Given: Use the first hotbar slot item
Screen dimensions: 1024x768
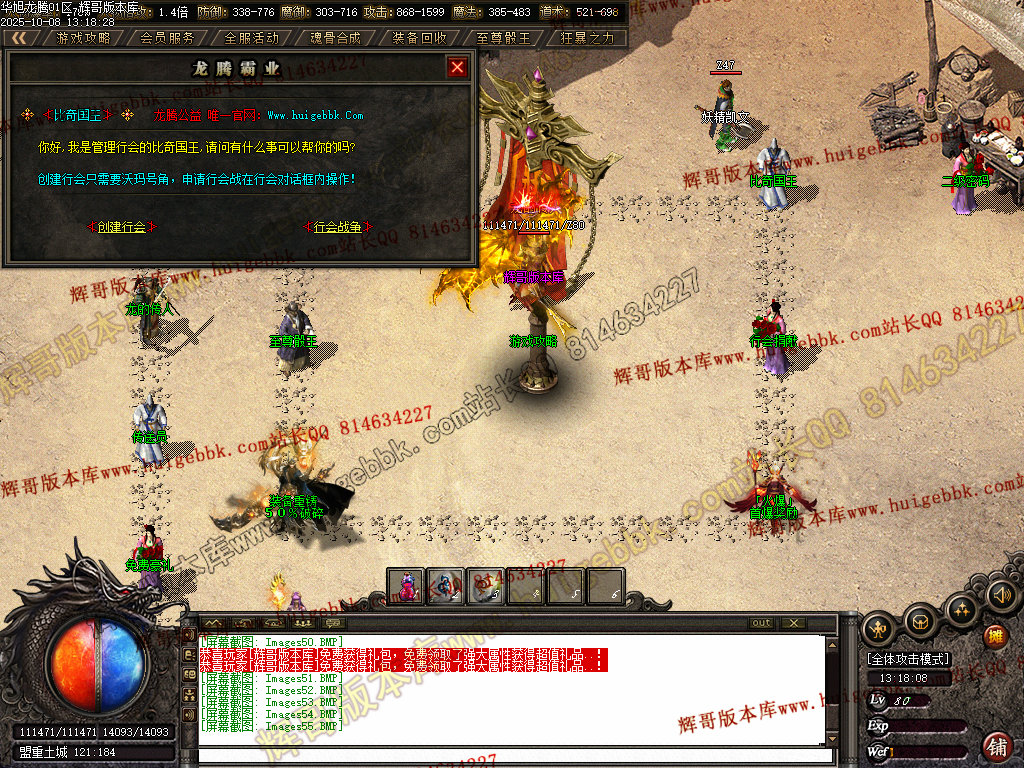Looking at the screenshot, I should pyautogui.click(x=407, y=586).
